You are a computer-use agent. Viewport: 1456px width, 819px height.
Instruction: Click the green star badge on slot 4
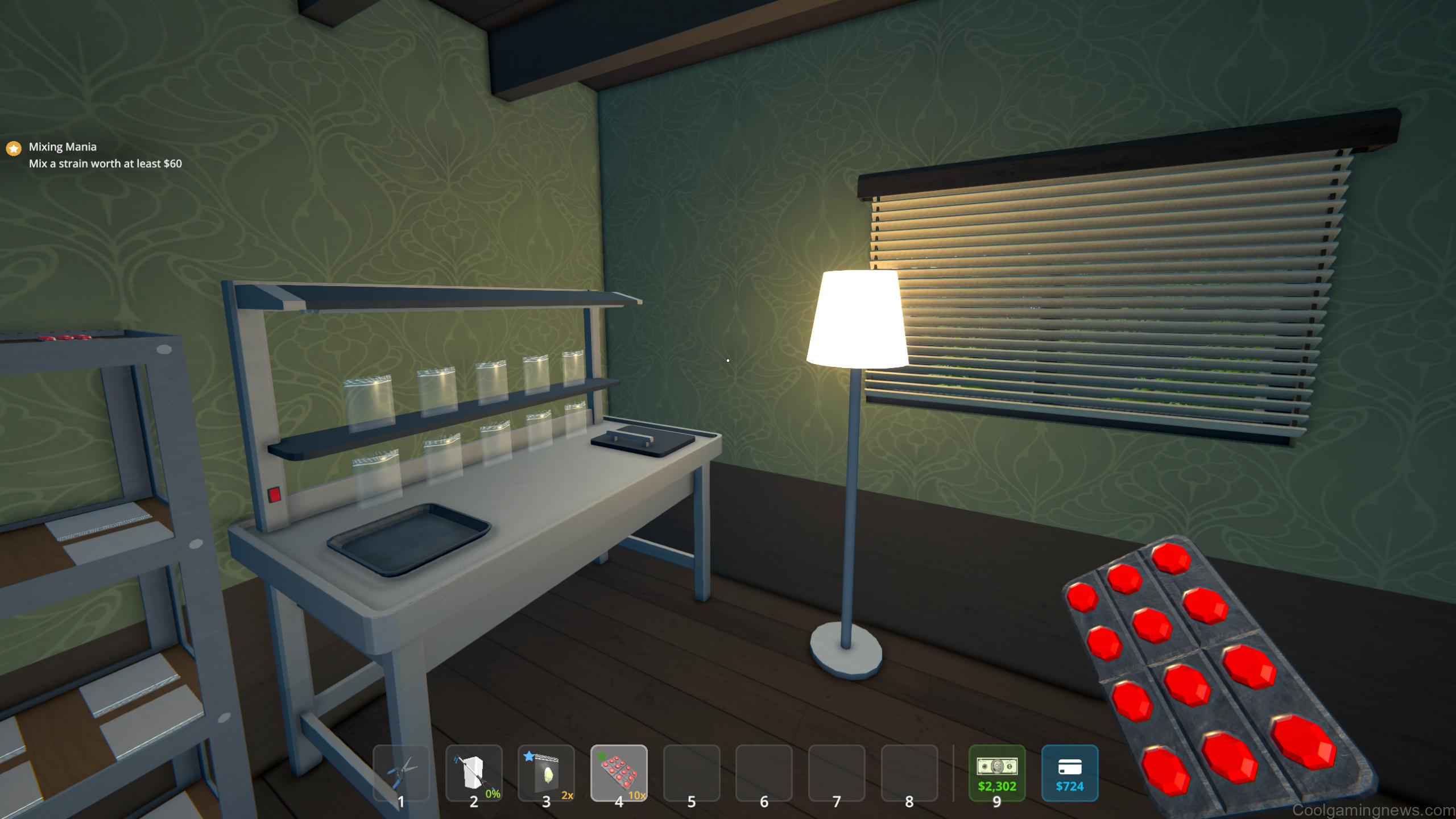click(601, 754)
